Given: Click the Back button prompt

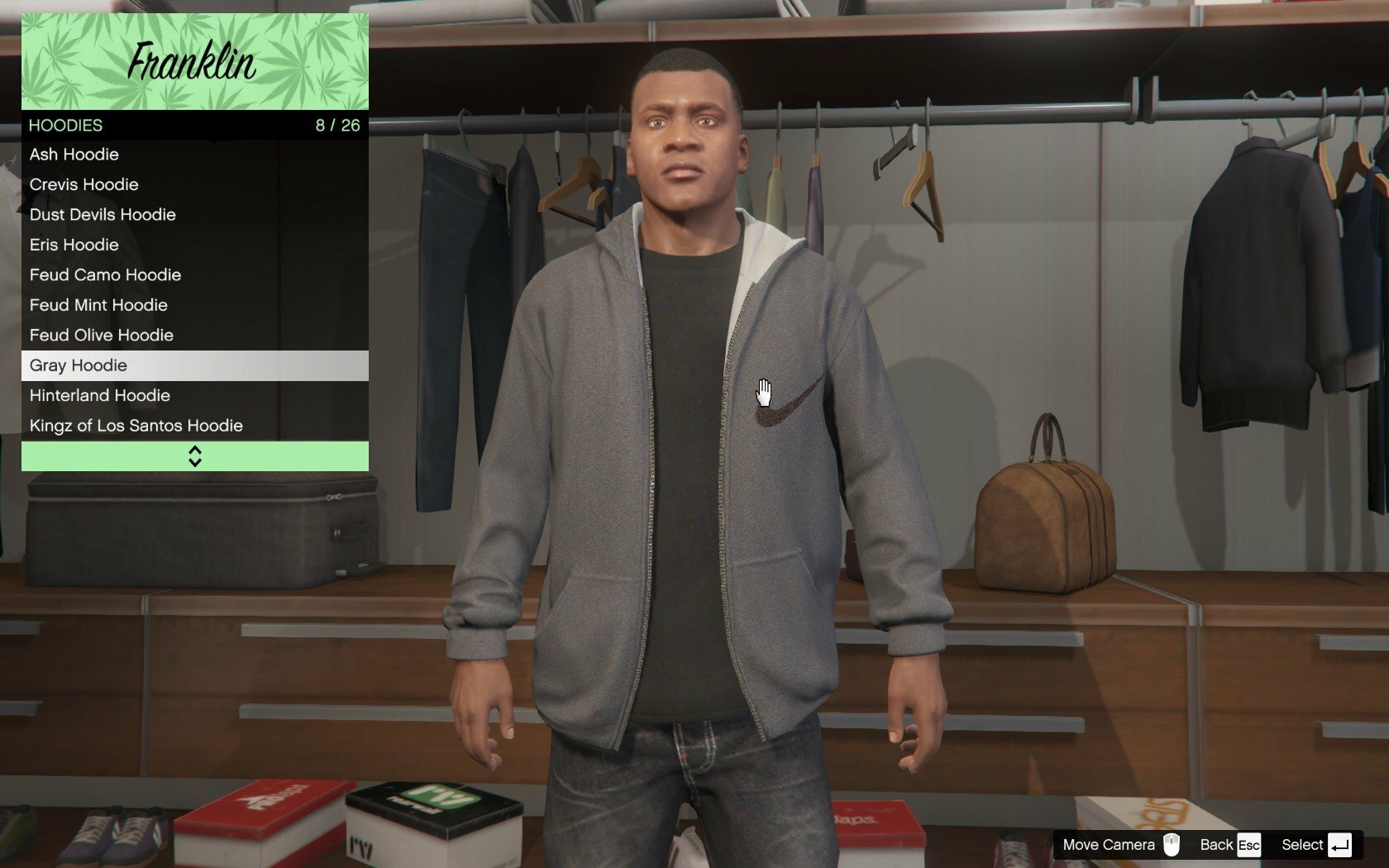Looking at the screenshot, I should [1229, 845].
